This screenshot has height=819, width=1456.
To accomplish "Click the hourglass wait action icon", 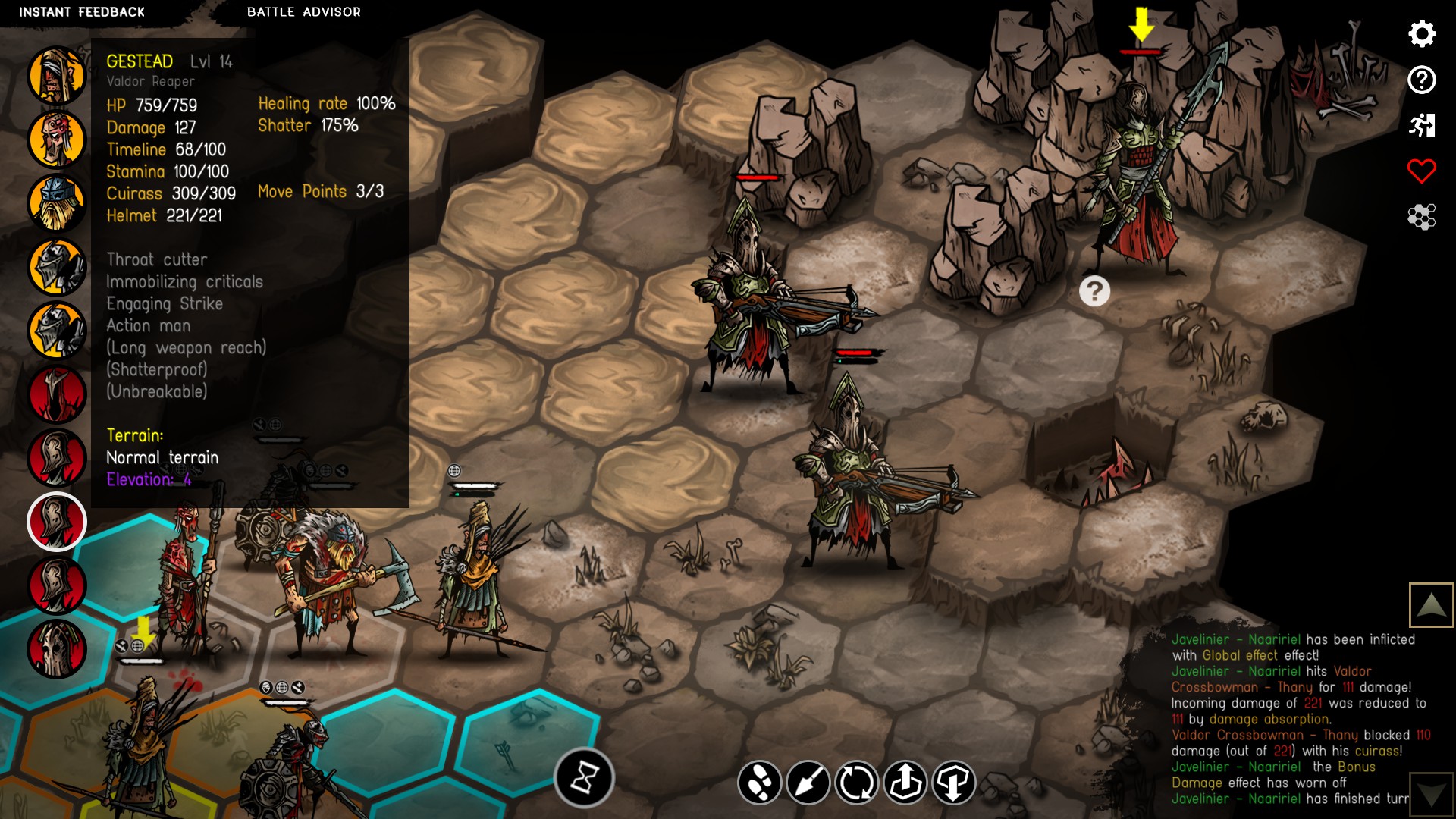I will (584, 777).
